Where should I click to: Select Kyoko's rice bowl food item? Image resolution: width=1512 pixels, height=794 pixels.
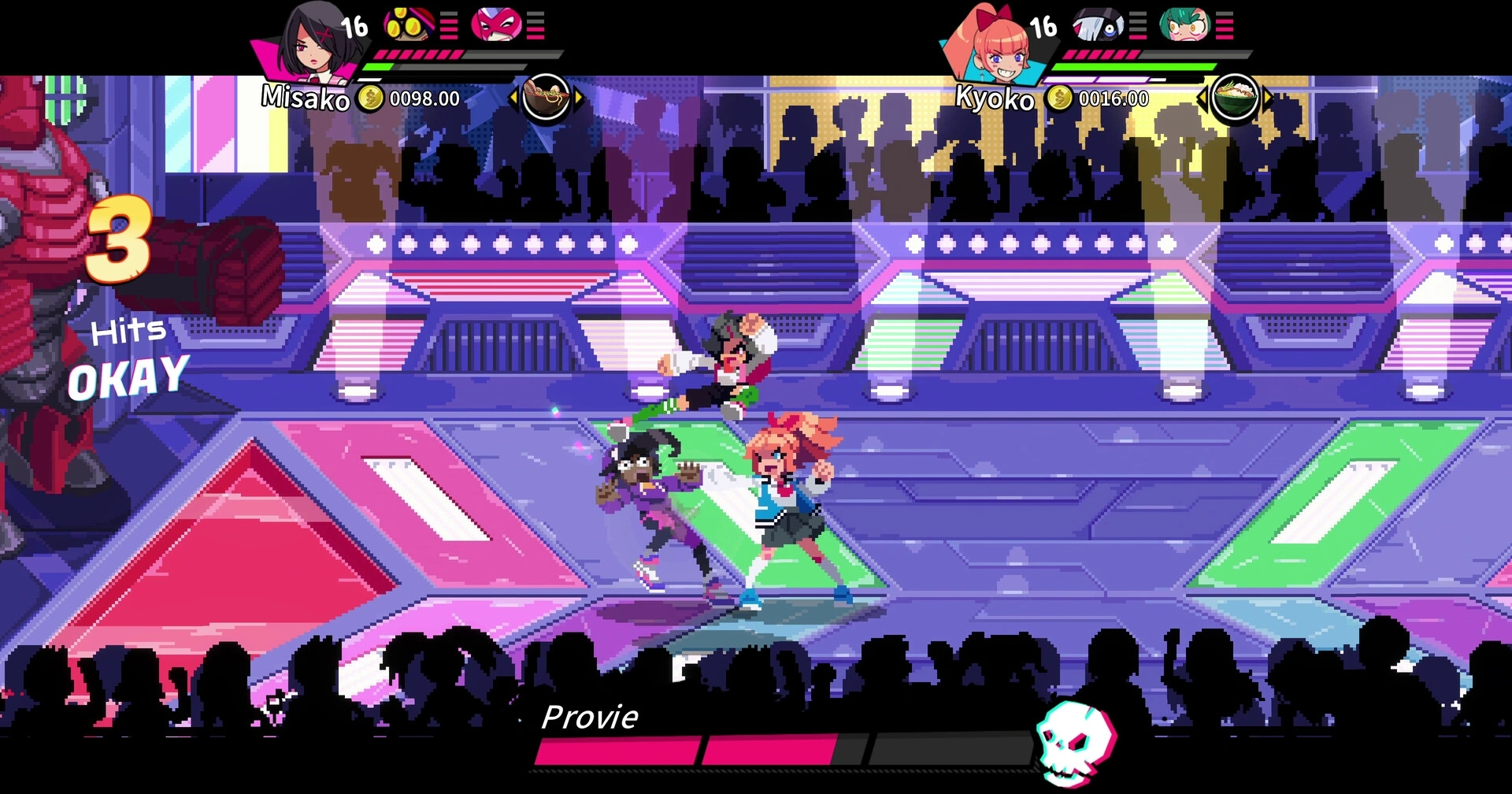pyautogui.click(x=1234, y=98)
